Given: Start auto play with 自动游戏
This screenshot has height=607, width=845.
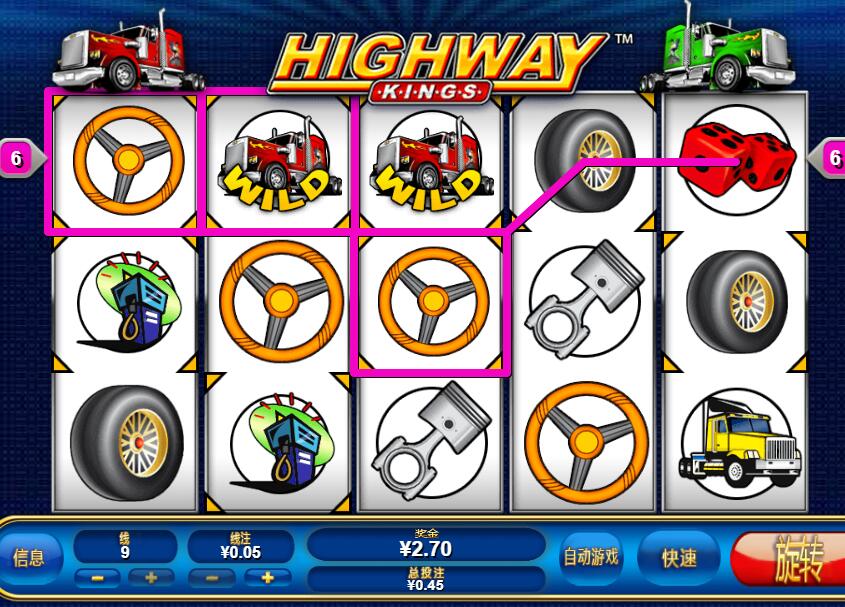Looking at the screenshot, I should tap(590, 557).
